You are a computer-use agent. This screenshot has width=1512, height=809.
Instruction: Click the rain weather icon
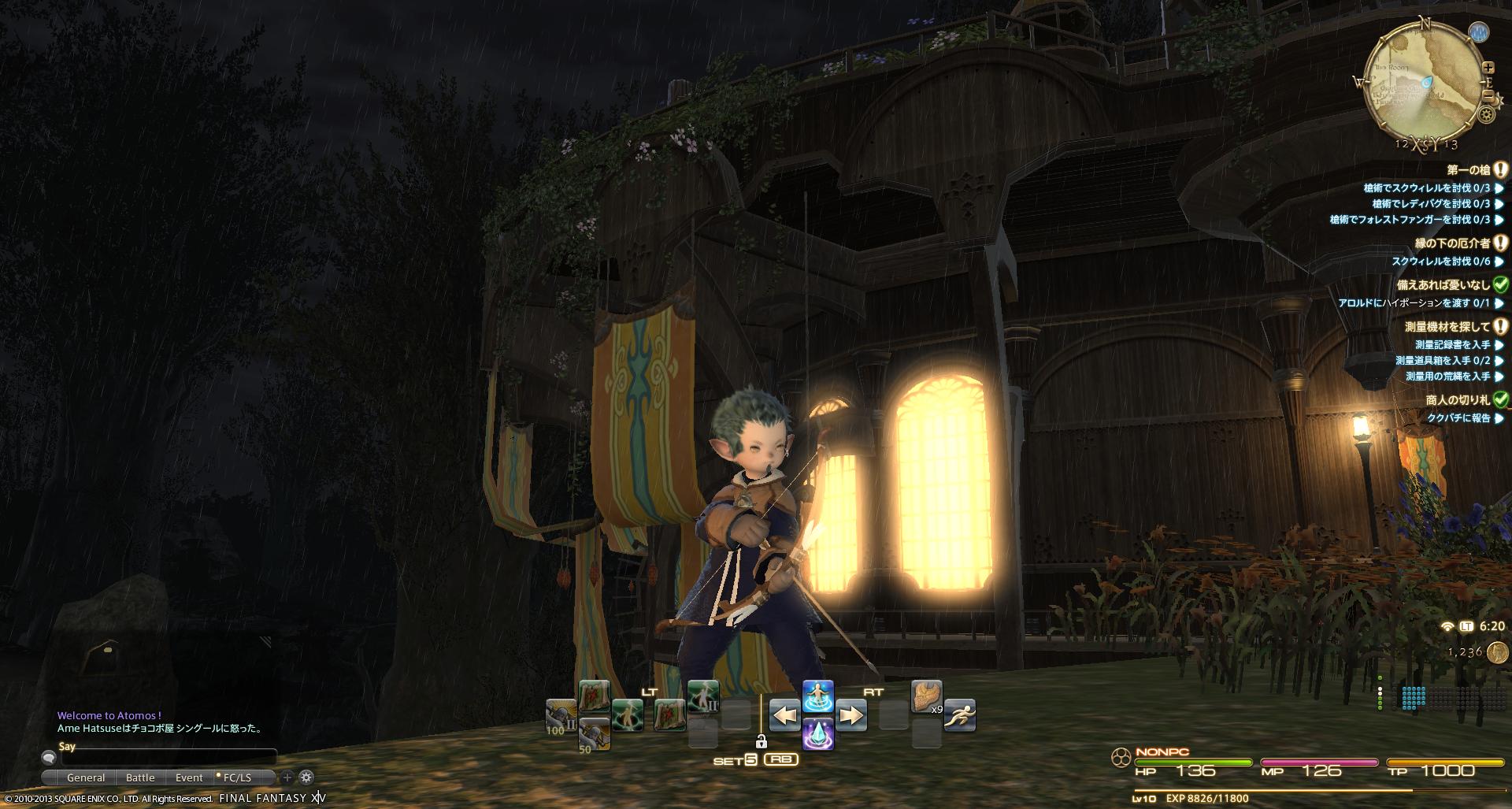pos(1479,32)
